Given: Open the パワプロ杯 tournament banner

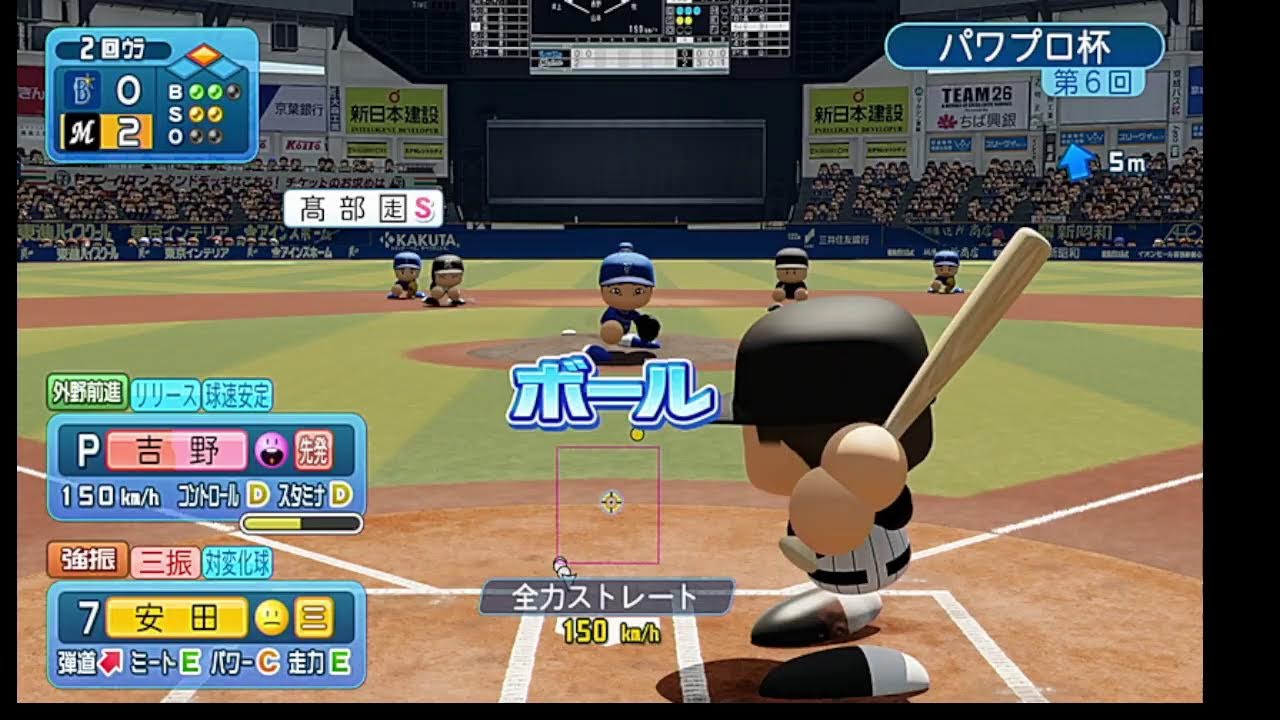Looking at the screenshot, I should pyautogui.click(x=1024, y=46).
